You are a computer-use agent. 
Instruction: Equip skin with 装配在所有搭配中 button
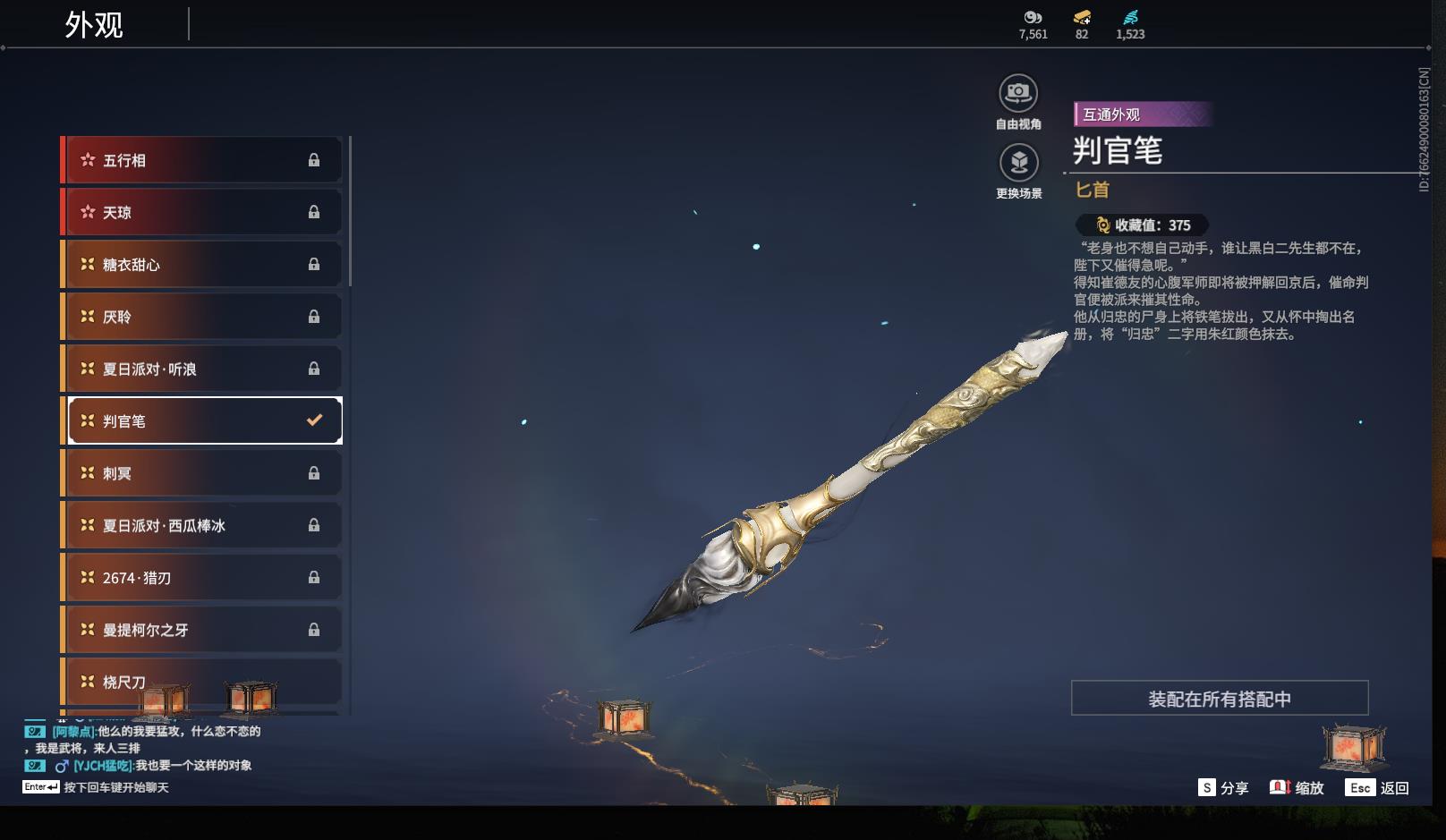[1219, 699]
